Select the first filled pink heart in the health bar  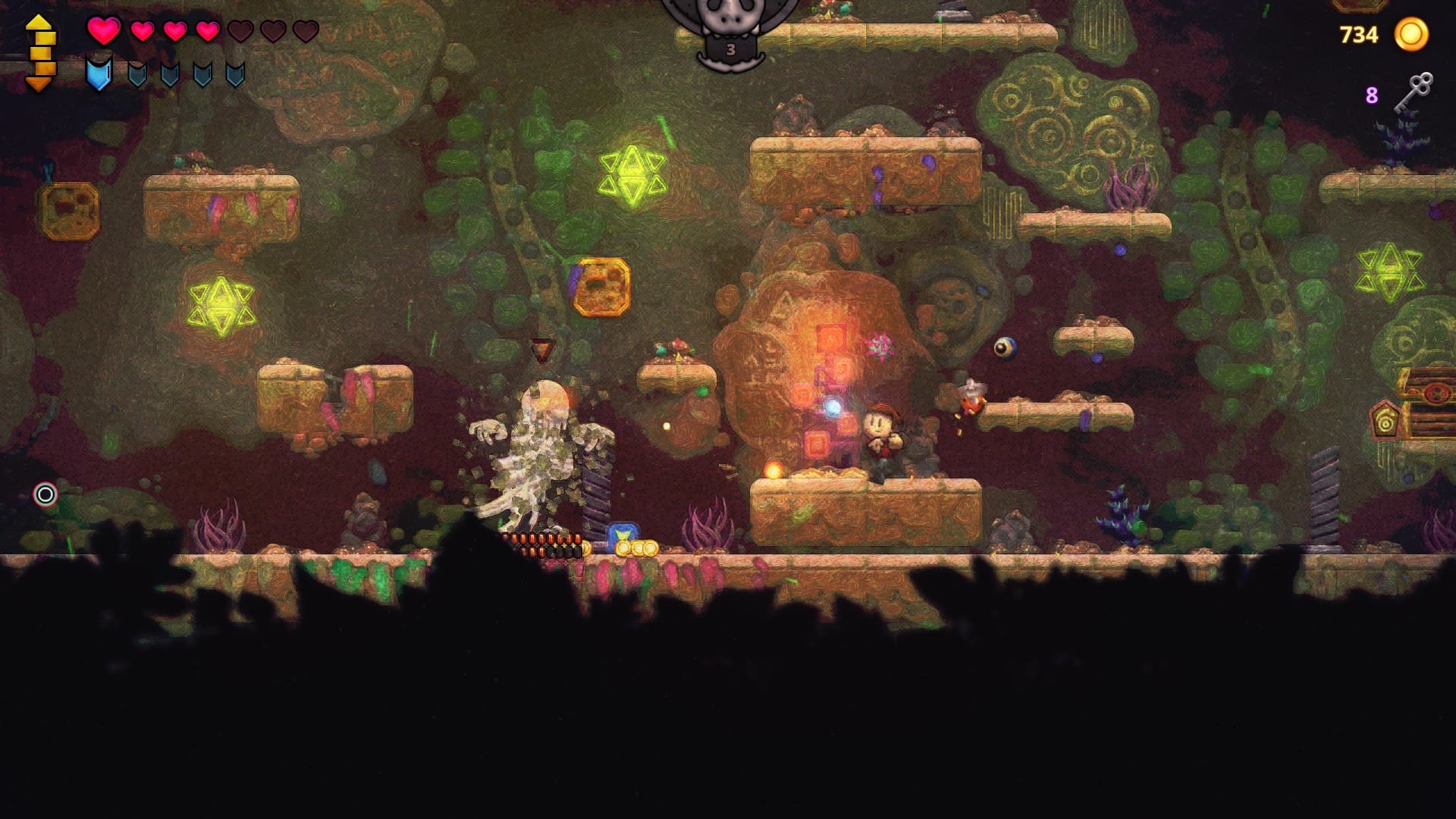(105, 30)
